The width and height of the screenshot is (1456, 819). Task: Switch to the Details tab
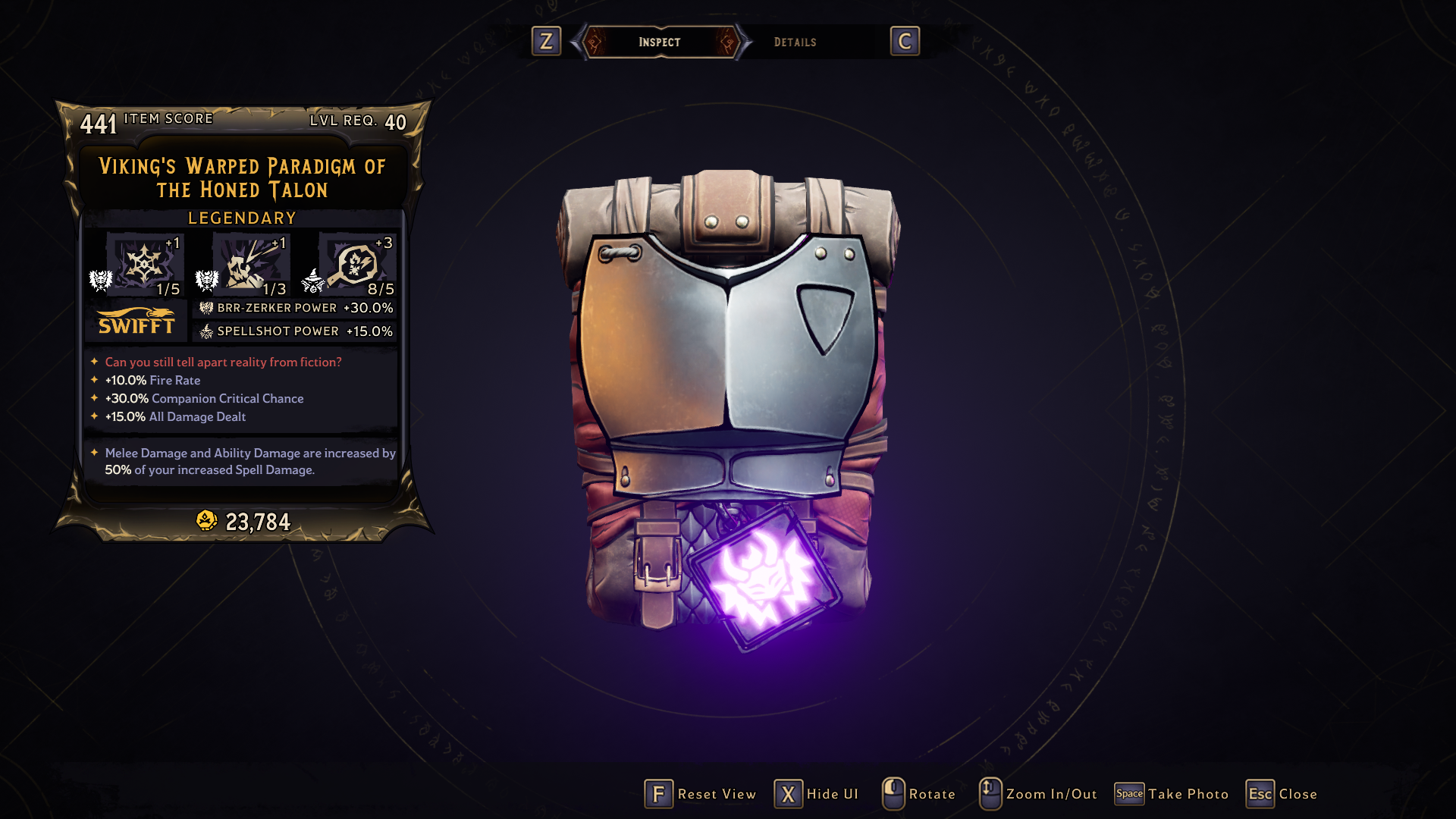click(795, 42)
